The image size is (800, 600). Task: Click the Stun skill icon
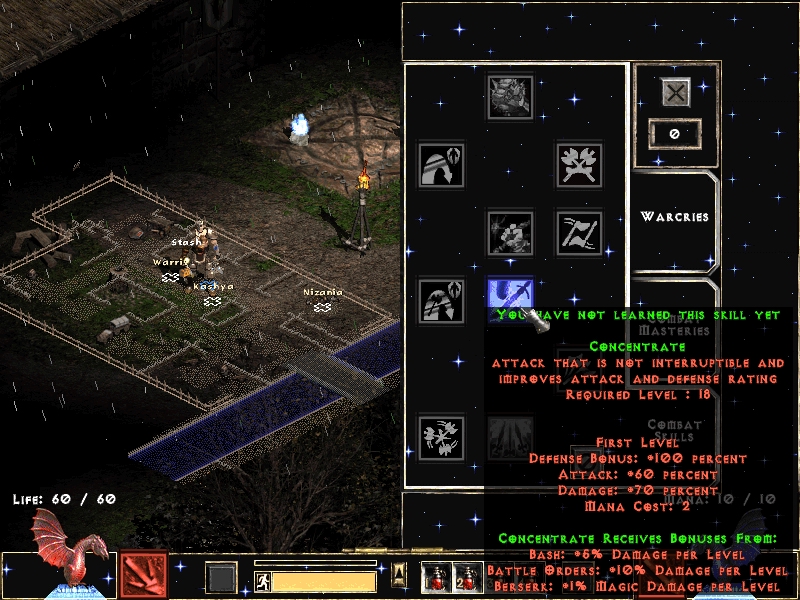(510, 232)
